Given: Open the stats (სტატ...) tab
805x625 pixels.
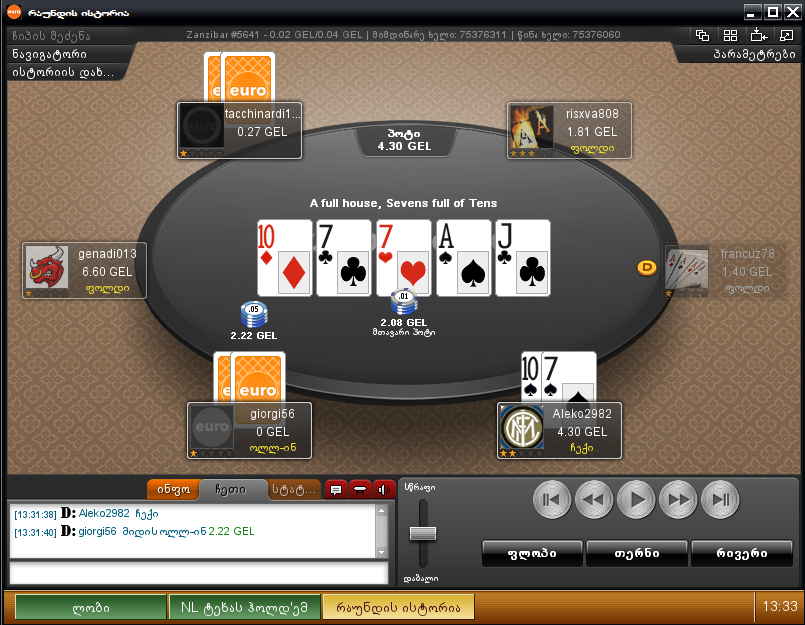Looking at the screenshot, I should tap(293, 490).
